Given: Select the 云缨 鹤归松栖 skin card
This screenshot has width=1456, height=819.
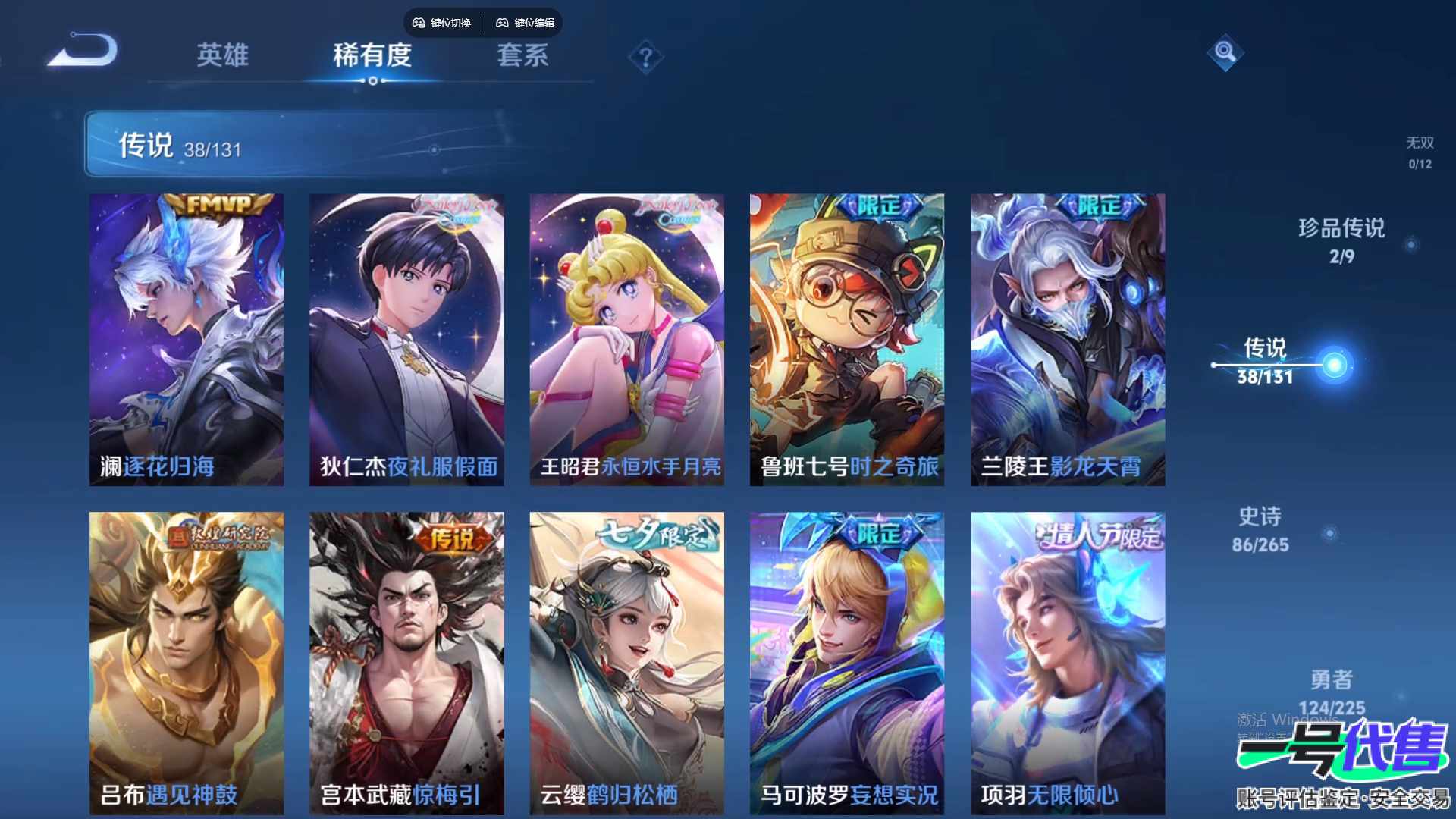Looking at the screenshot, I should tap(626, 662).
